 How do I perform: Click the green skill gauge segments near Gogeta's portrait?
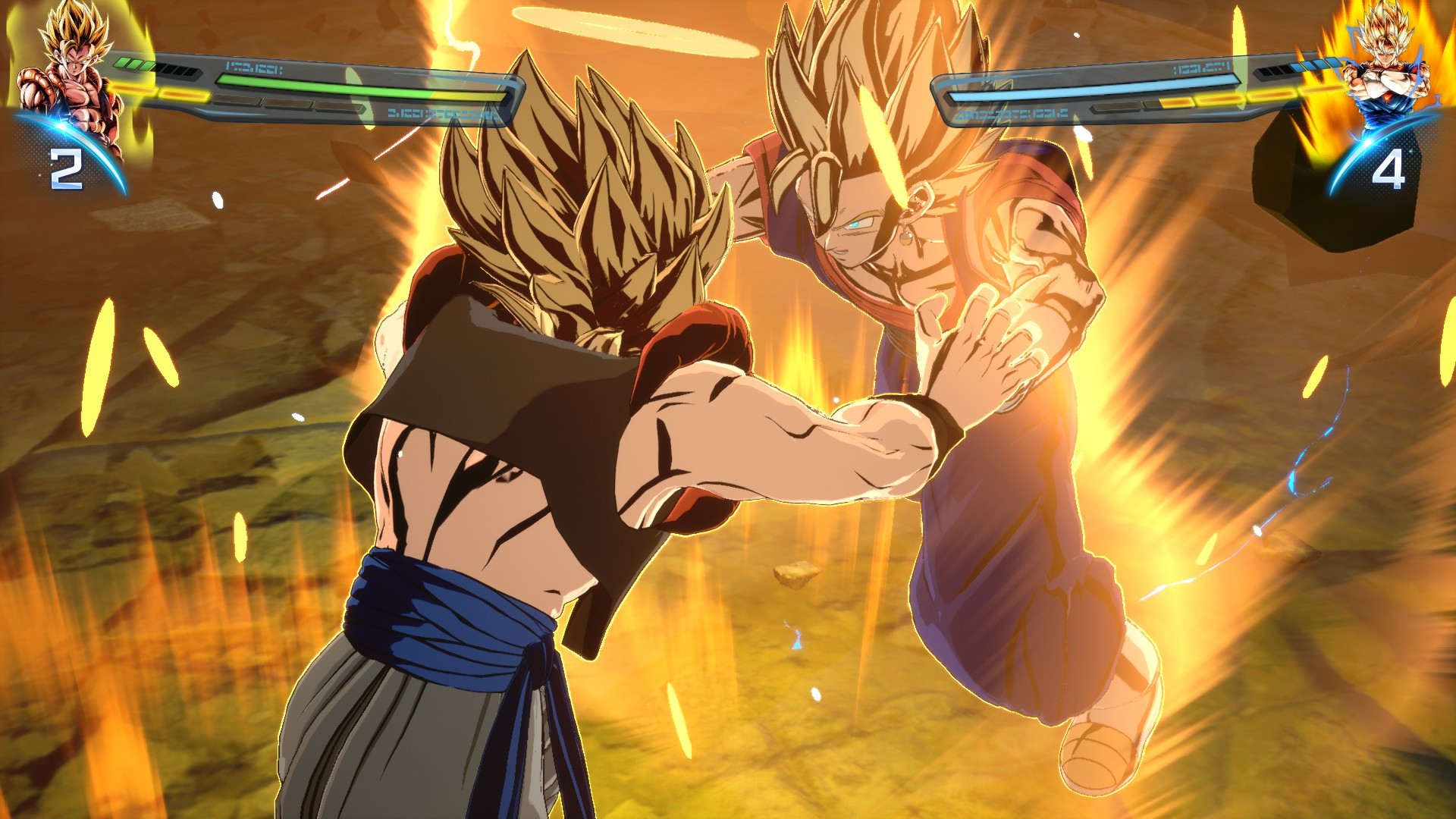pyautogui.click(x=133, y=64)
